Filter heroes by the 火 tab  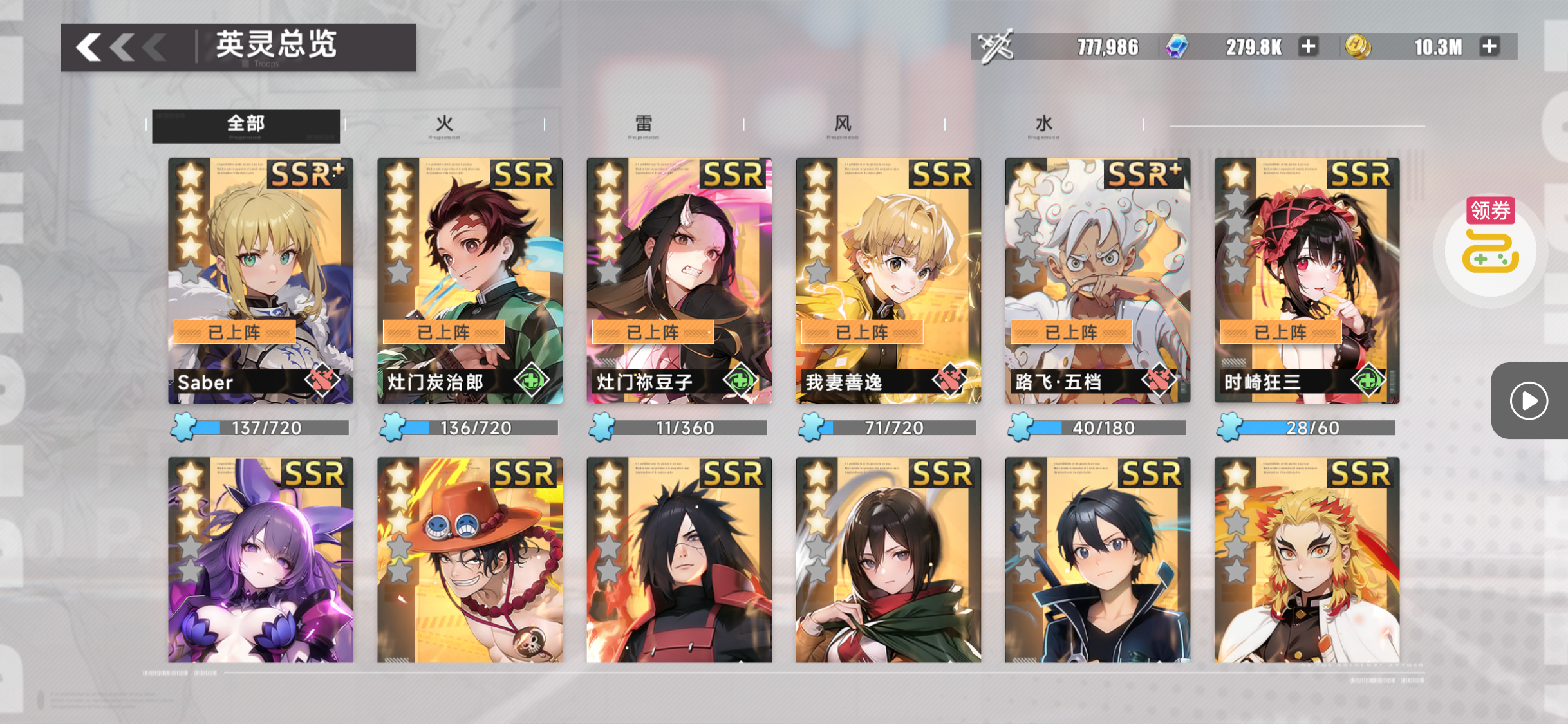click(444, 125)
